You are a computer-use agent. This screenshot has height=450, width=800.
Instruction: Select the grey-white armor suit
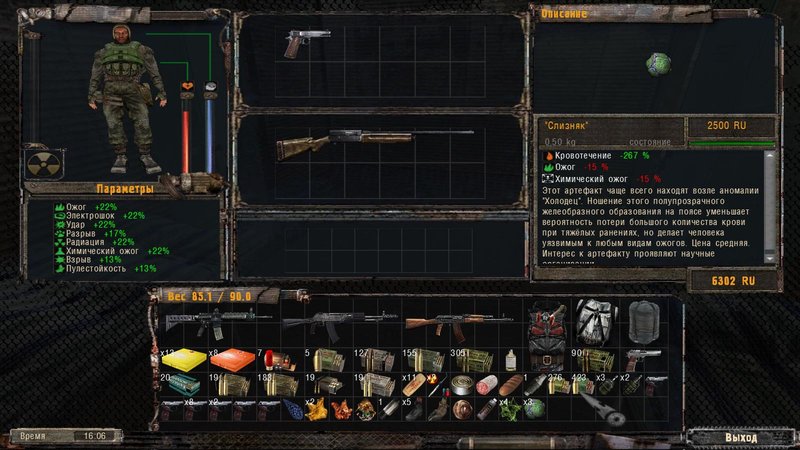click(x=595, y=324)
